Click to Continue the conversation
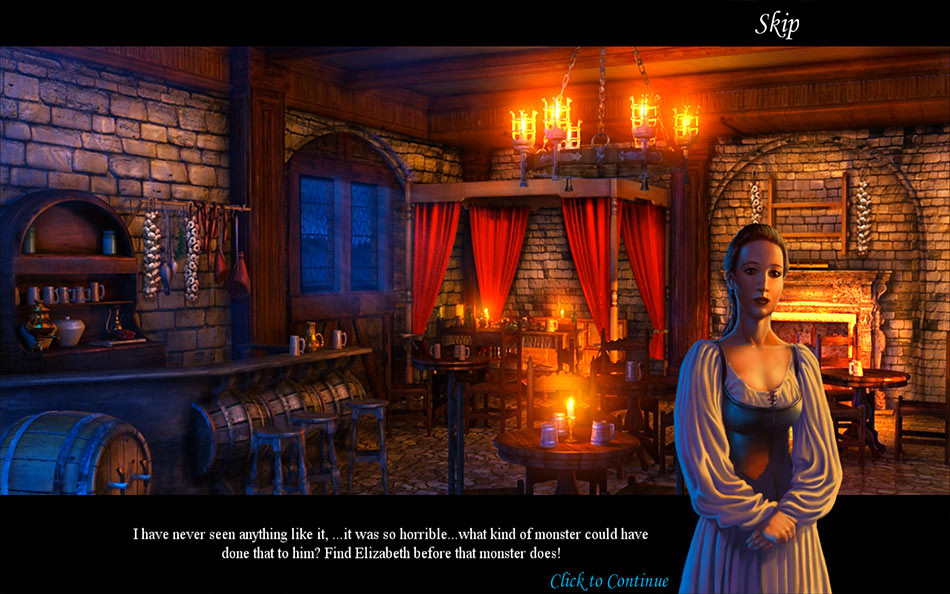 tap(609, 581)
